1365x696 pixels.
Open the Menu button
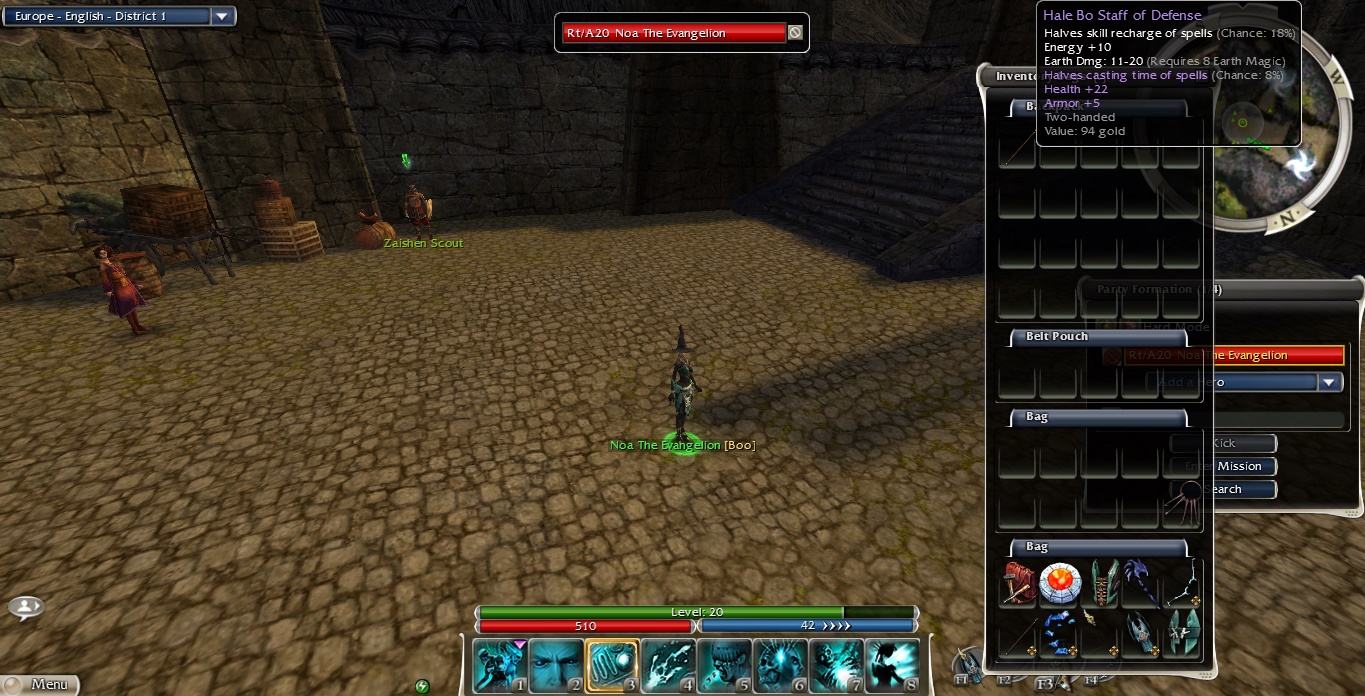pyautogui.click(x=40, y=684)
